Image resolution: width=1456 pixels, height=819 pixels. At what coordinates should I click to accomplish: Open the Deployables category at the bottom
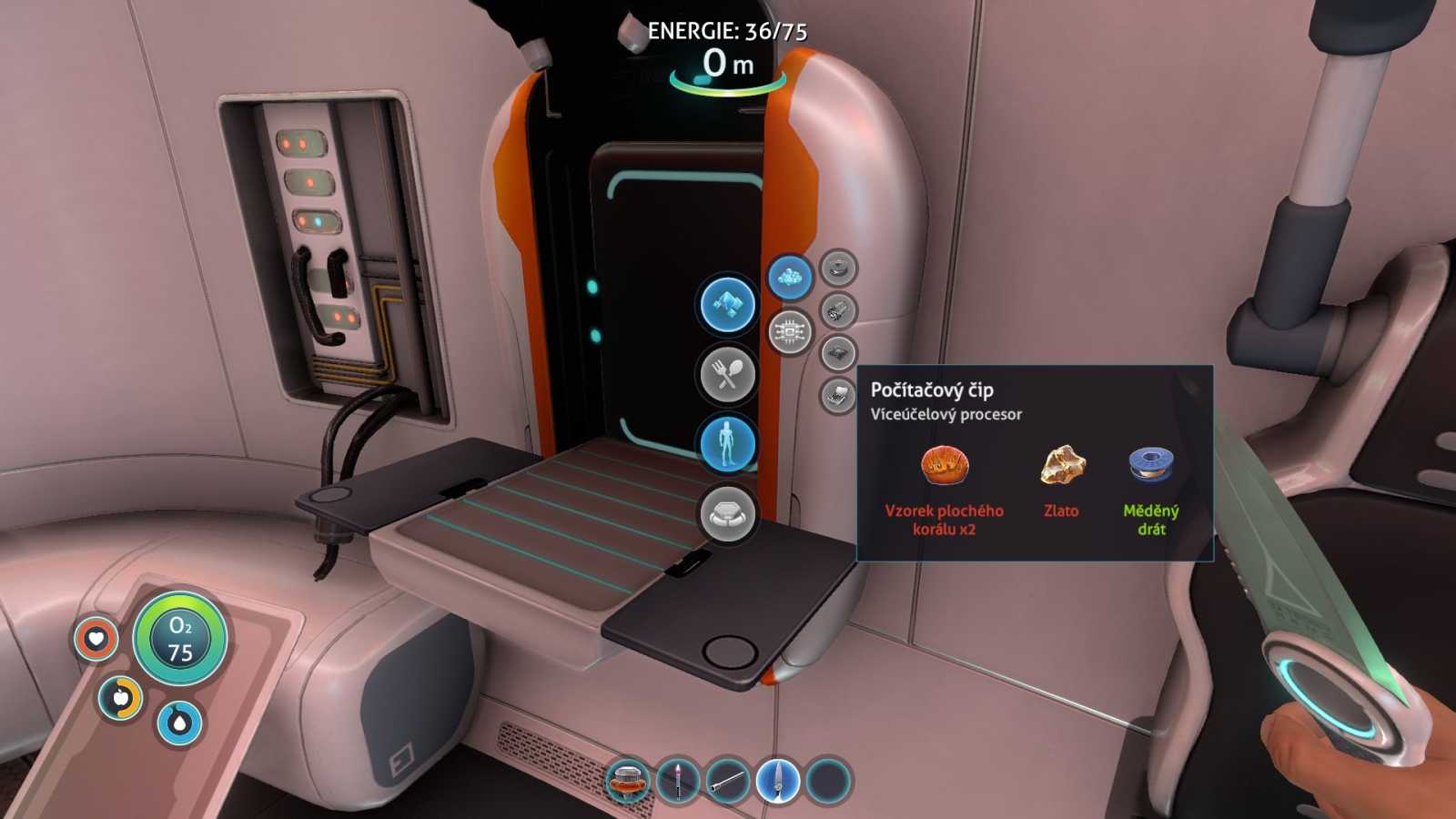pos(725,512)
